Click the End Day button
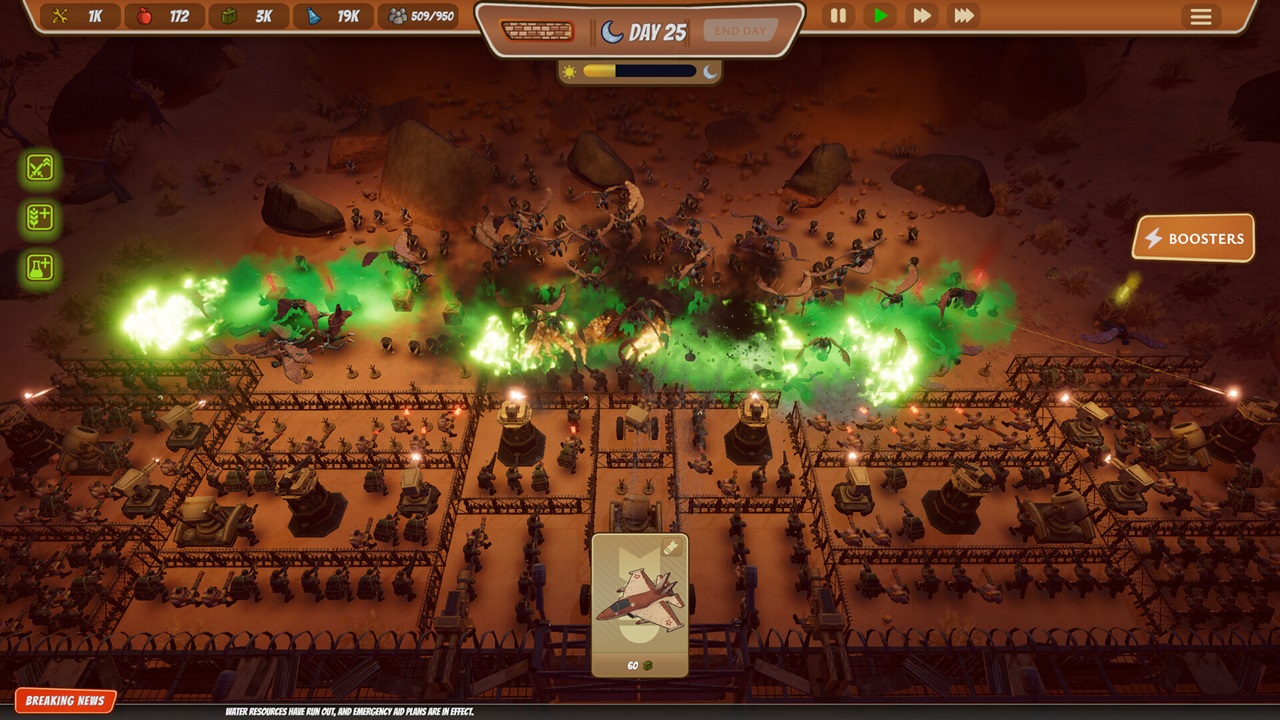The width and height of the screenshot is (1280, 720). pyautogui.click(x=740, y=31)
